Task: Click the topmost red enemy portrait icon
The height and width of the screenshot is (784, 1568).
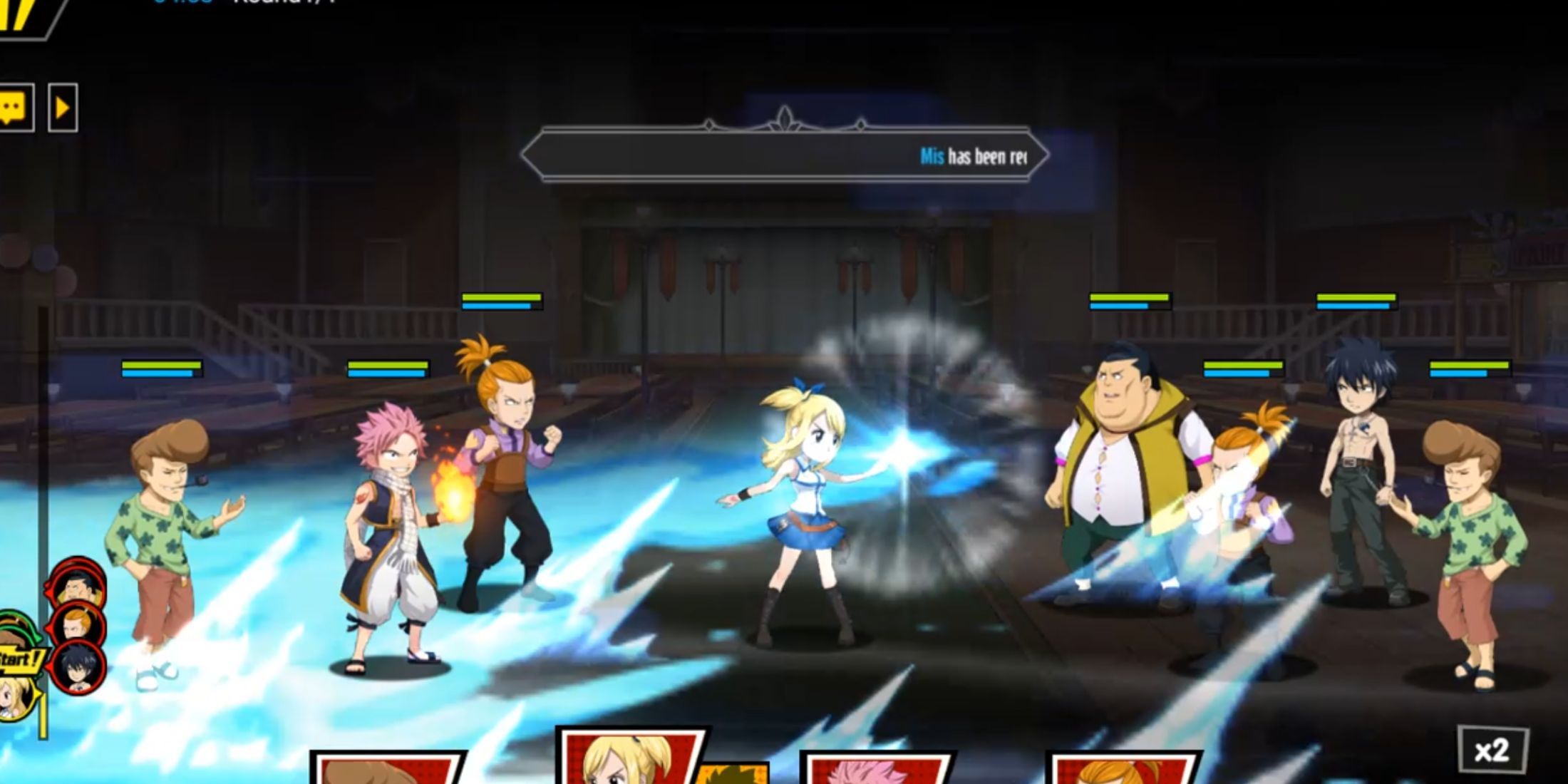Action: [x=77, y=587]
